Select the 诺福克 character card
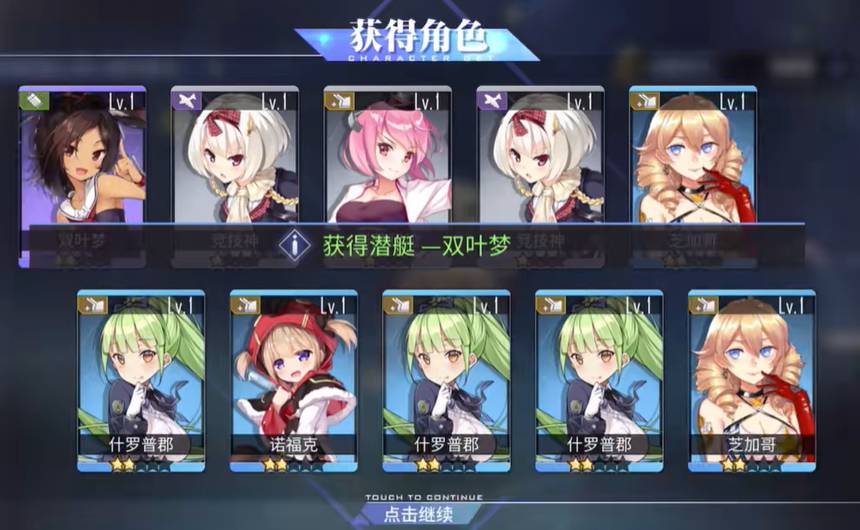 295,380
